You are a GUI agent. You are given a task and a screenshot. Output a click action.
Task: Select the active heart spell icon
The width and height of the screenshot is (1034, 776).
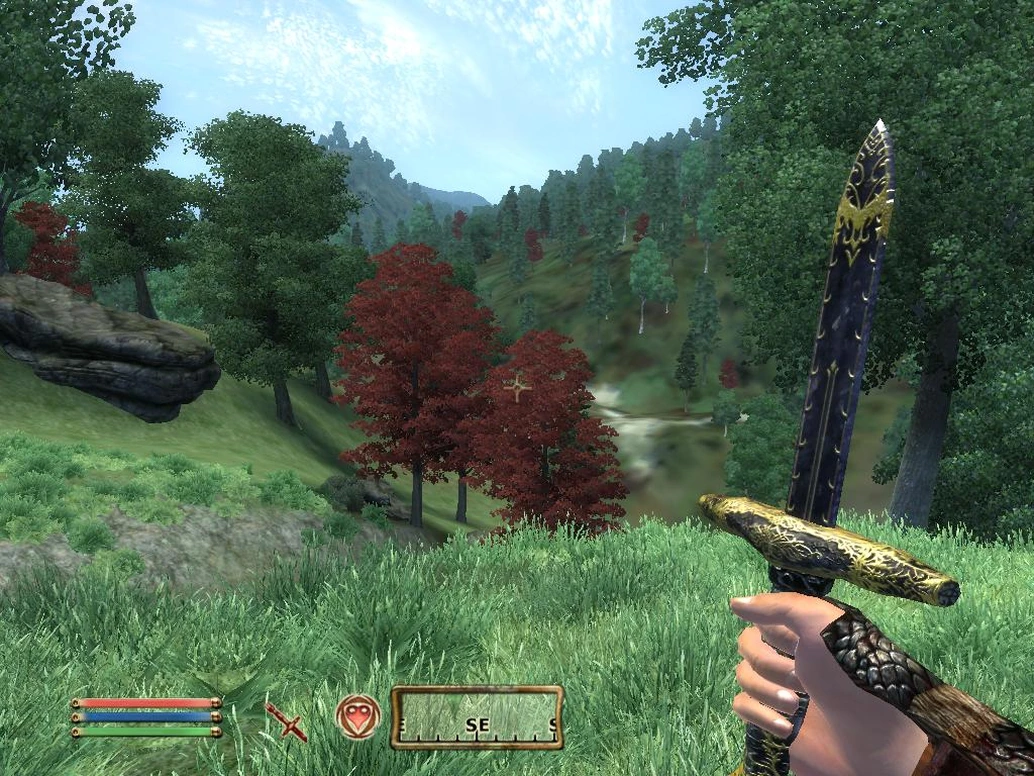click(358, 717)
